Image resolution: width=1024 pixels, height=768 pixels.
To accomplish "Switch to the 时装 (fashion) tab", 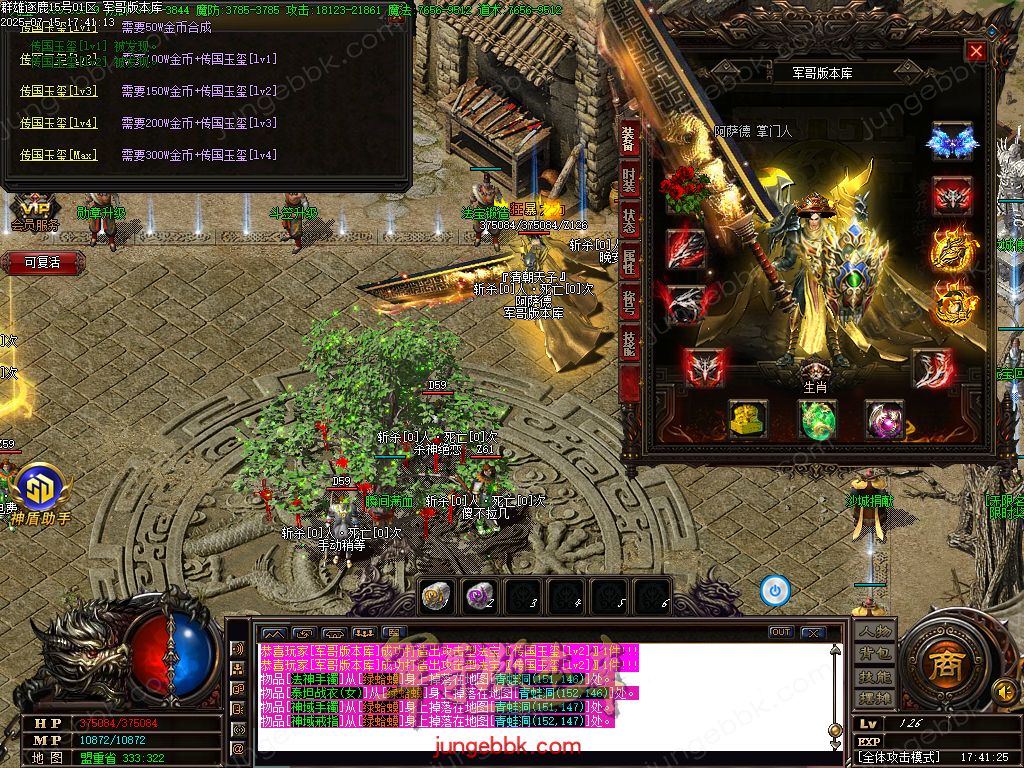I will [629, 181].
